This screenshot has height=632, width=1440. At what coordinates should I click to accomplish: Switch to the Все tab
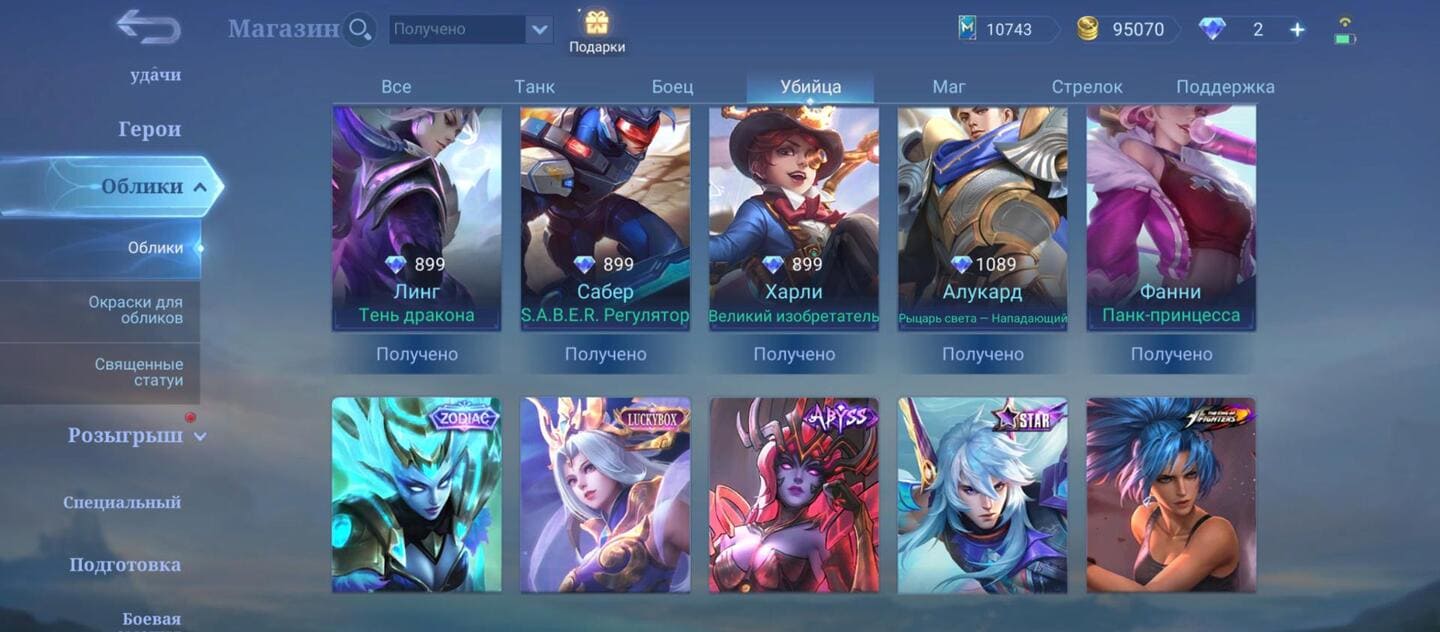pyautogui.click(x=396, y=87)
